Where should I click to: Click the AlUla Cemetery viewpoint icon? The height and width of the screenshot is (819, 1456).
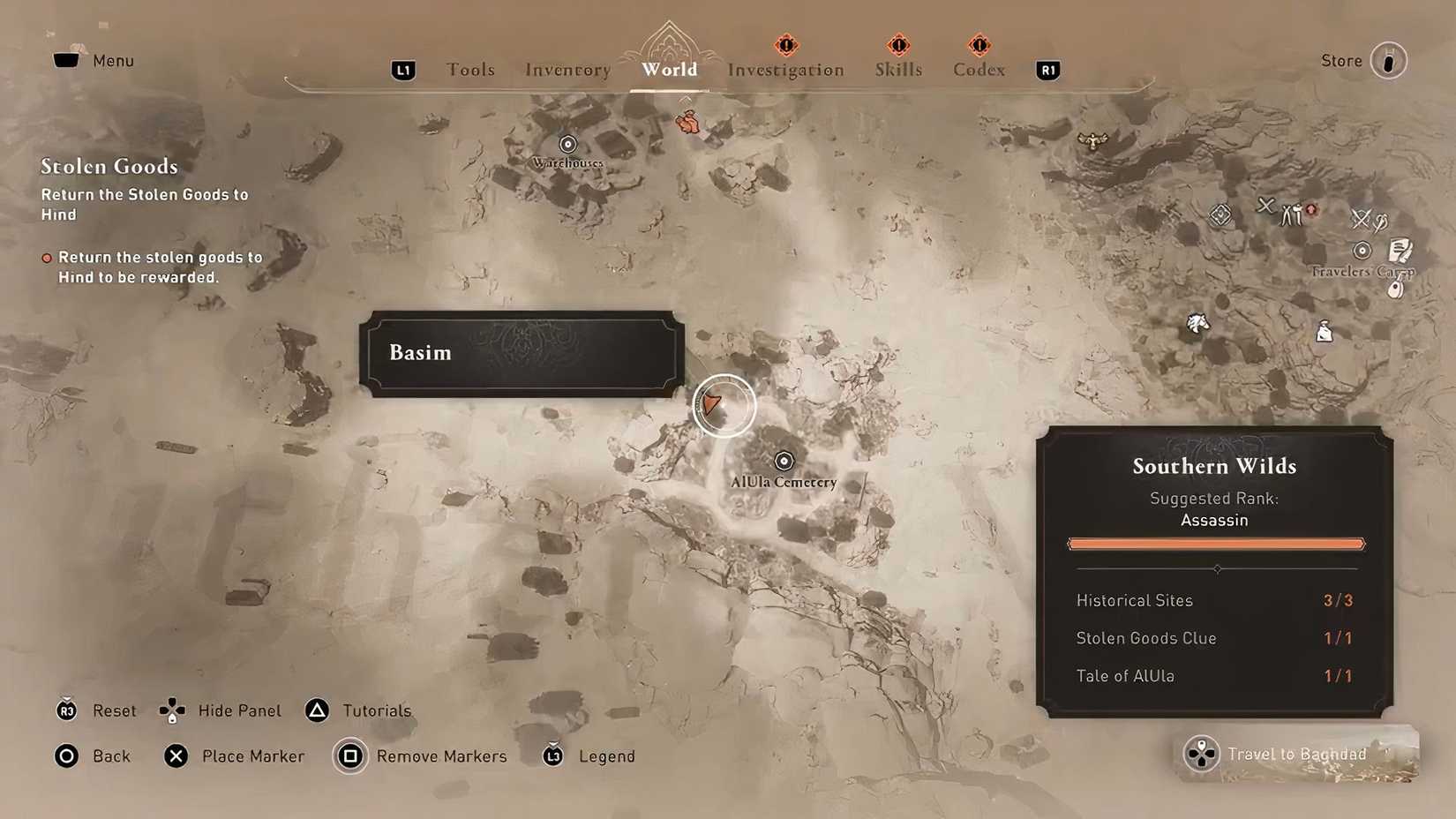pyautogui.click(x=784, y=460)
